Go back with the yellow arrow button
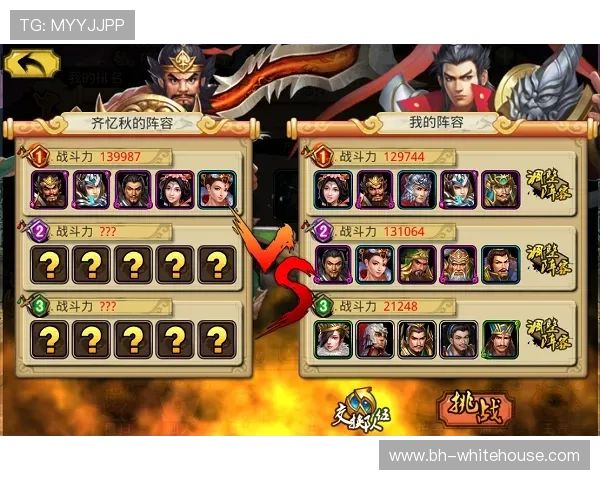600x480 pixels. pyautogui.click(x=31, y=63)
